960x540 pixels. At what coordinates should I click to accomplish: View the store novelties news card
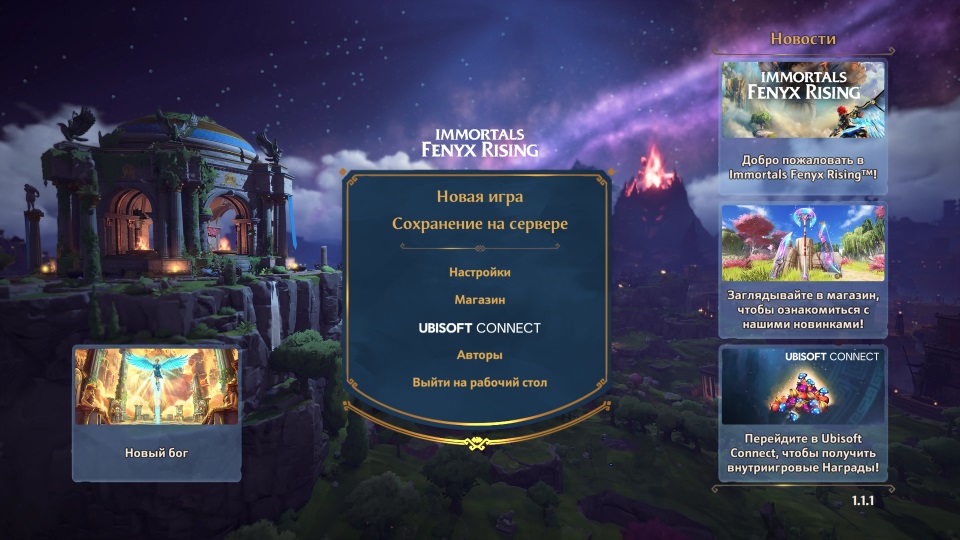pyautogui.click(x=803, y=267)
